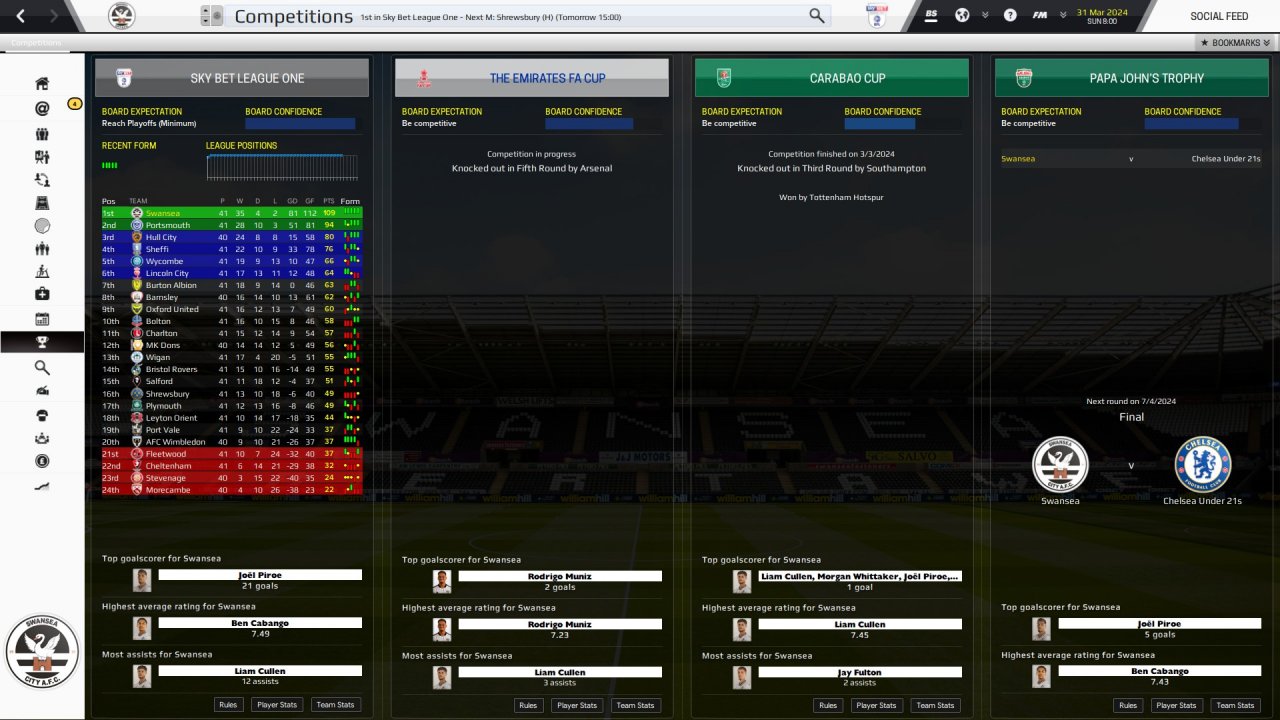The image size is (1280, 720).
Task: Open The Emirates FA Cup header
Action: [532, 78]
